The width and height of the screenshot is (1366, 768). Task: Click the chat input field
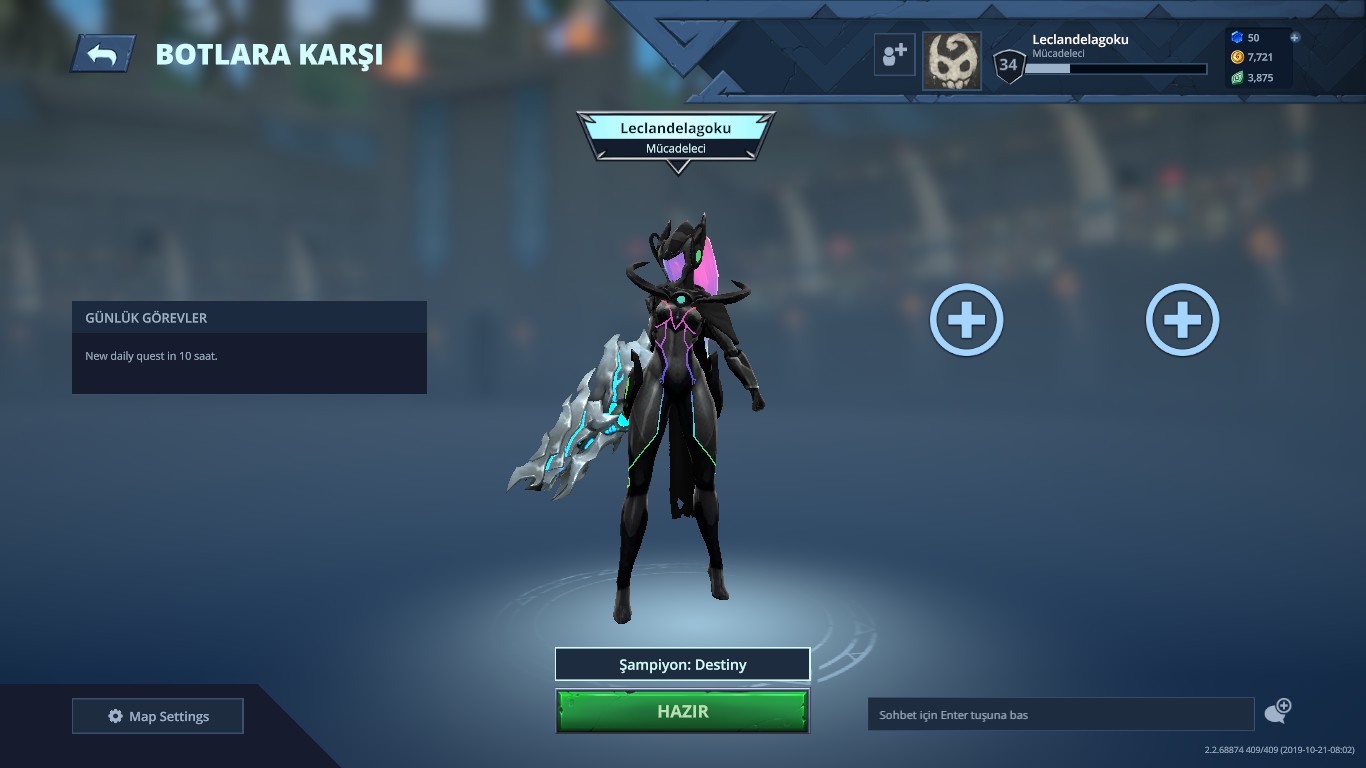click(1060, 713)
